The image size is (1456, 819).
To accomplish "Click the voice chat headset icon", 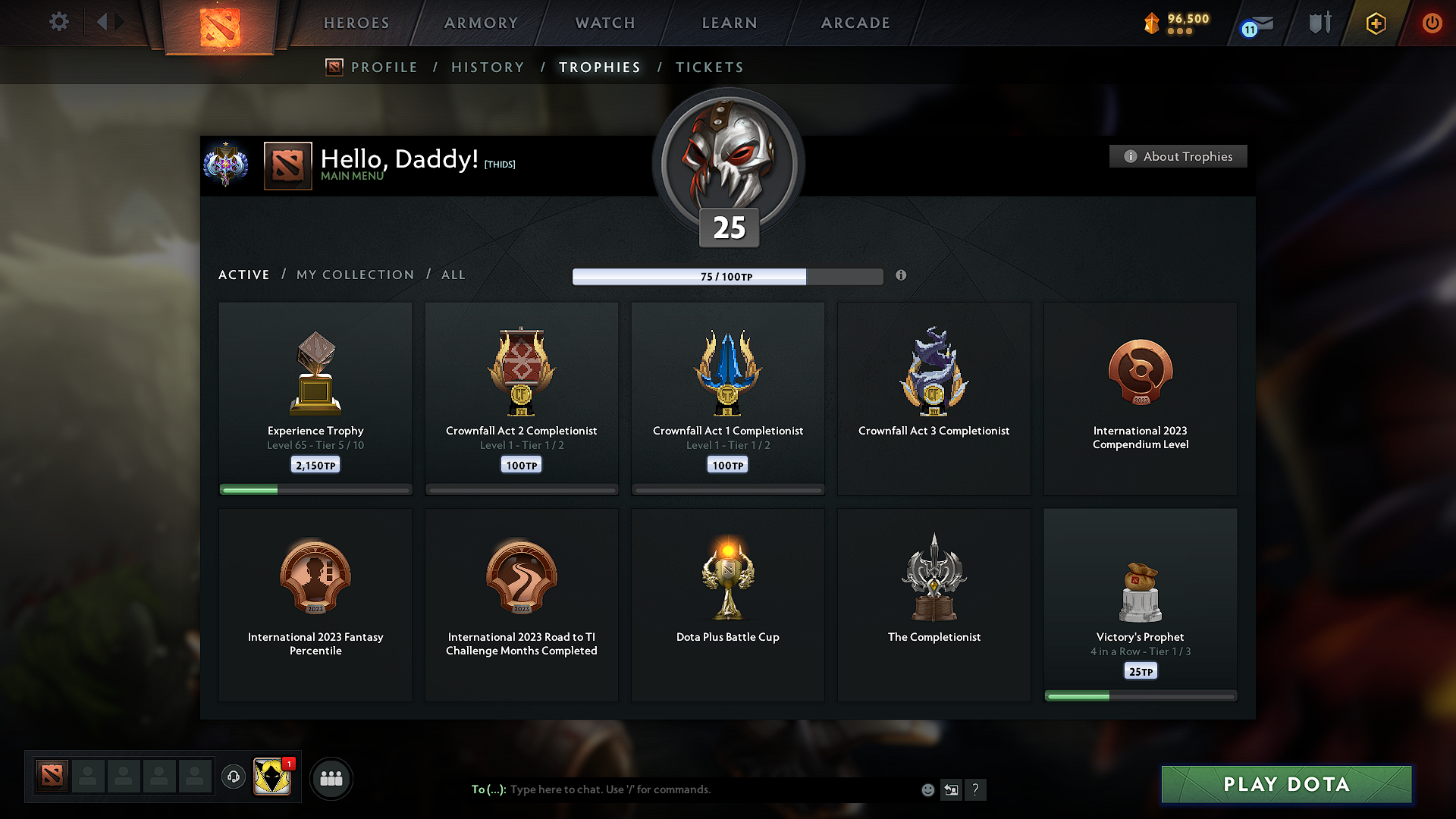I will (x=233, y=777).
